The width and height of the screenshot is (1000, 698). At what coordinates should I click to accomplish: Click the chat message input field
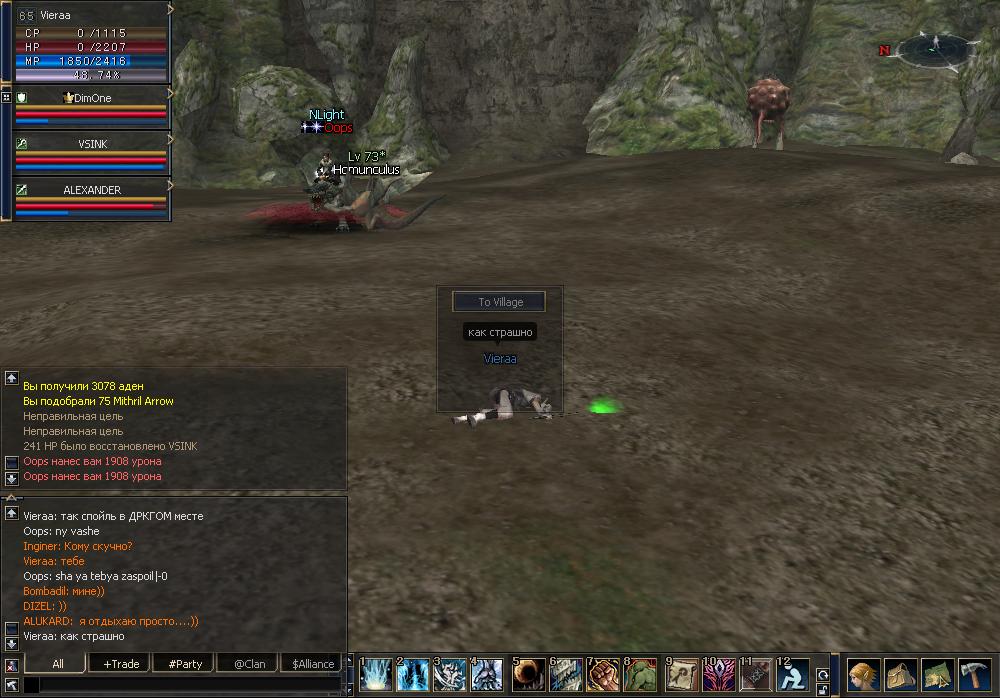coord(185,685)
